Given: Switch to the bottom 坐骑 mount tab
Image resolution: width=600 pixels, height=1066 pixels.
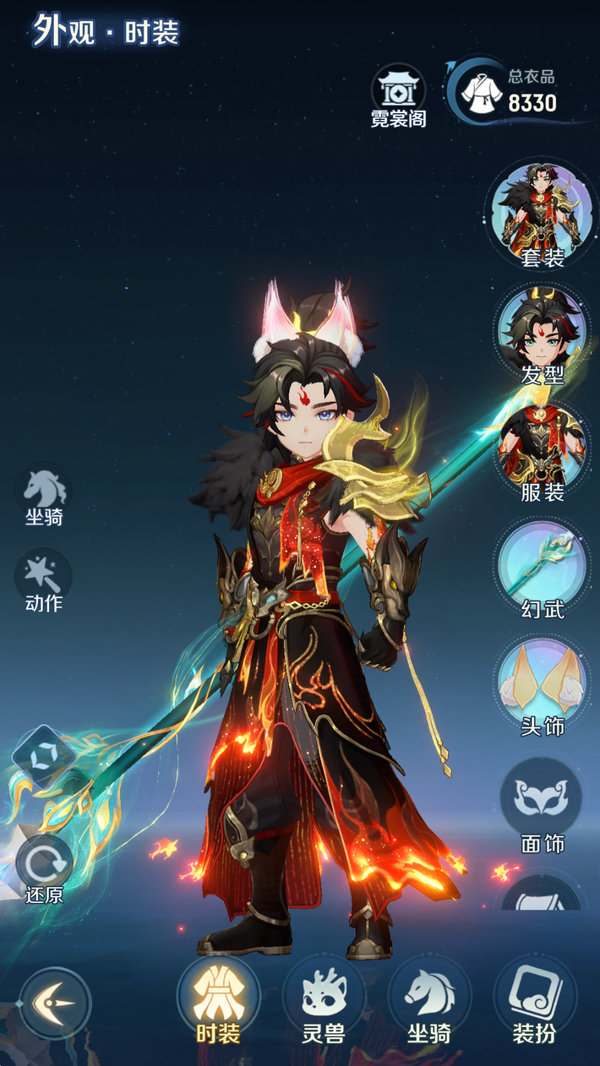Looking at the screenshot, I should pos(429,1001).
